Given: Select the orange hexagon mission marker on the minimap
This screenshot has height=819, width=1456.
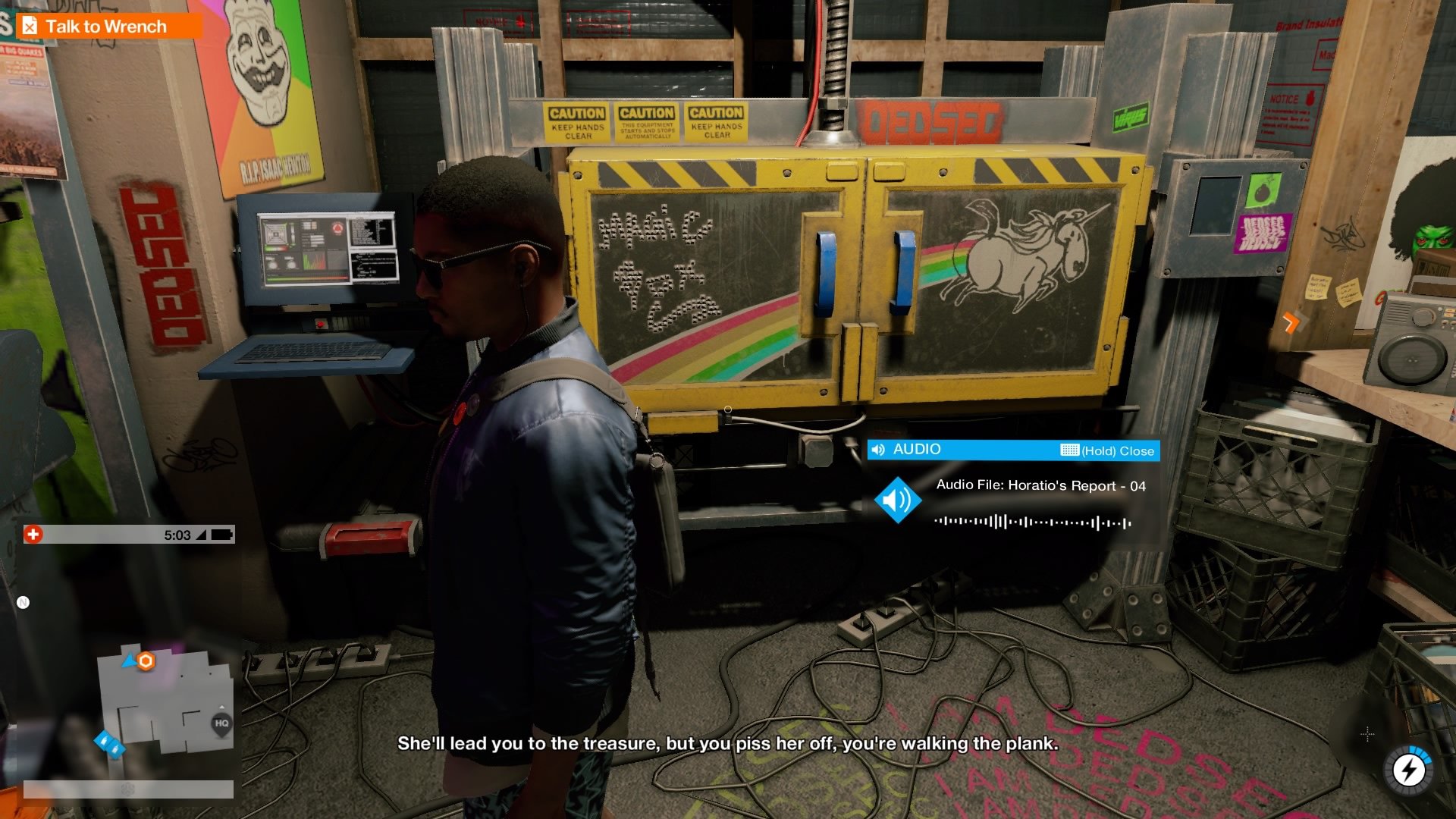Looking at the screenshot, I should click(x=146, y=661).
